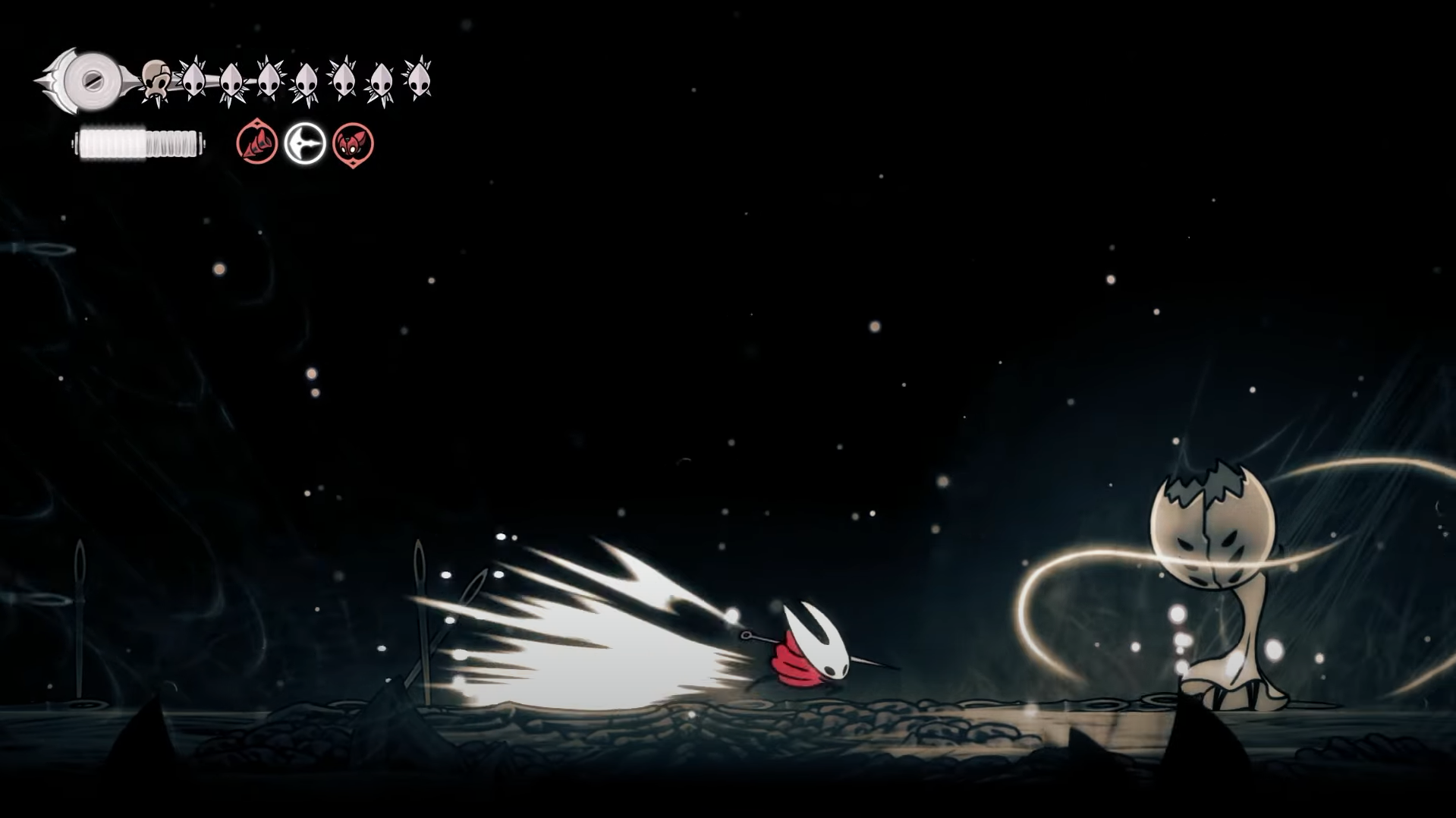The width and height of the screenshot is (1456, 818).
Task: Select the red spike trap tool icon
Action: tap(256, 143)
